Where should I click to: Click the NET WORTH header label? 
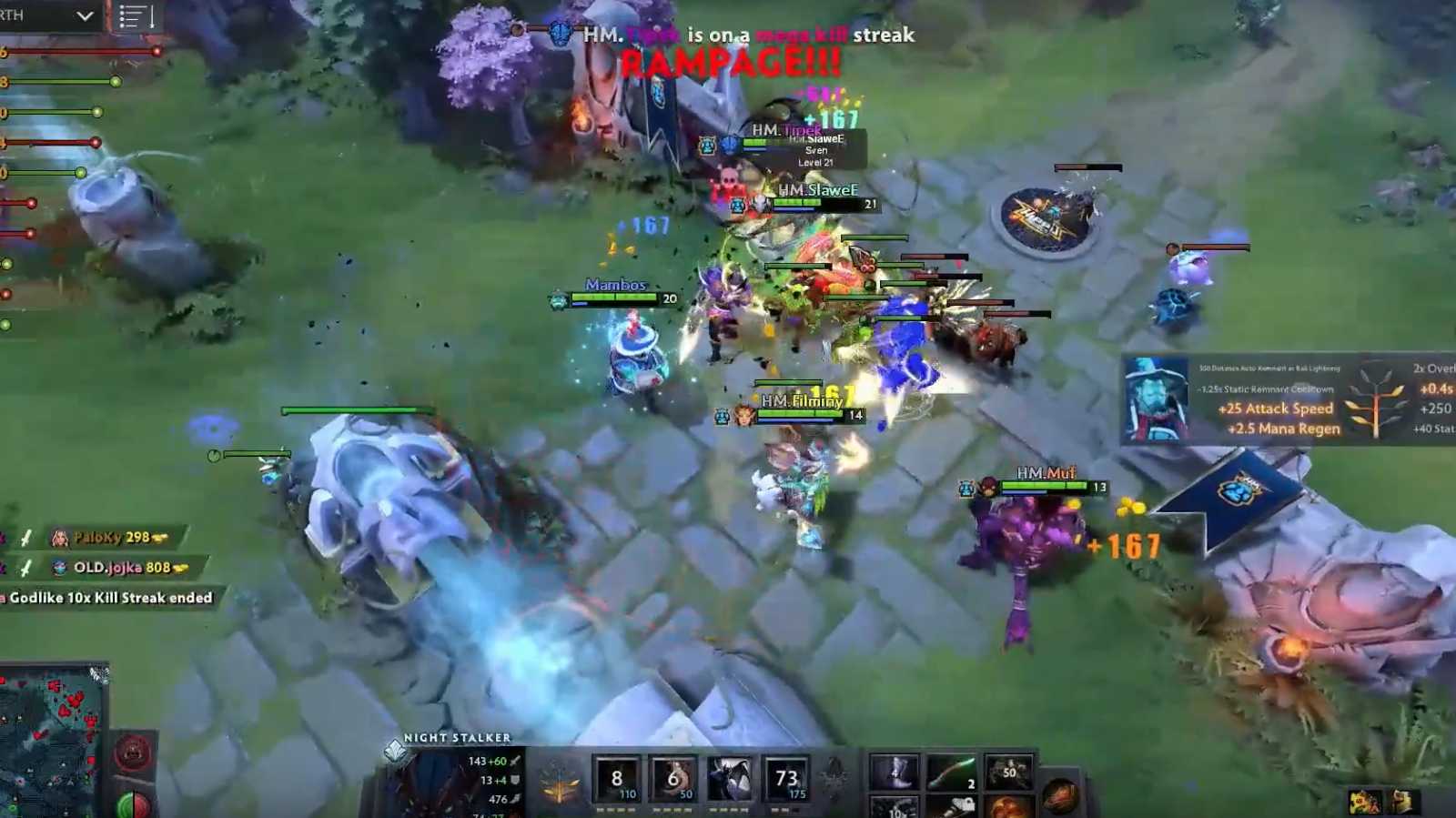14,14
